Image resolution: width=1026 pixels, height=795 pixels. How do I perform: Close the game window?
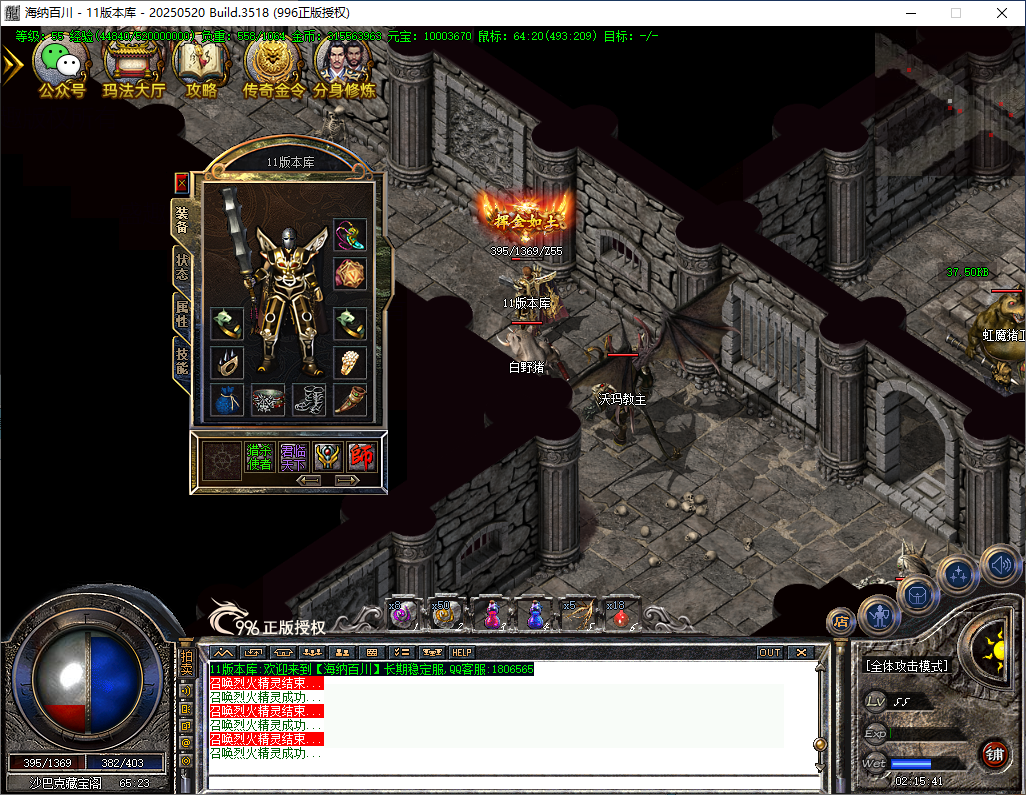pos(1002,13)
